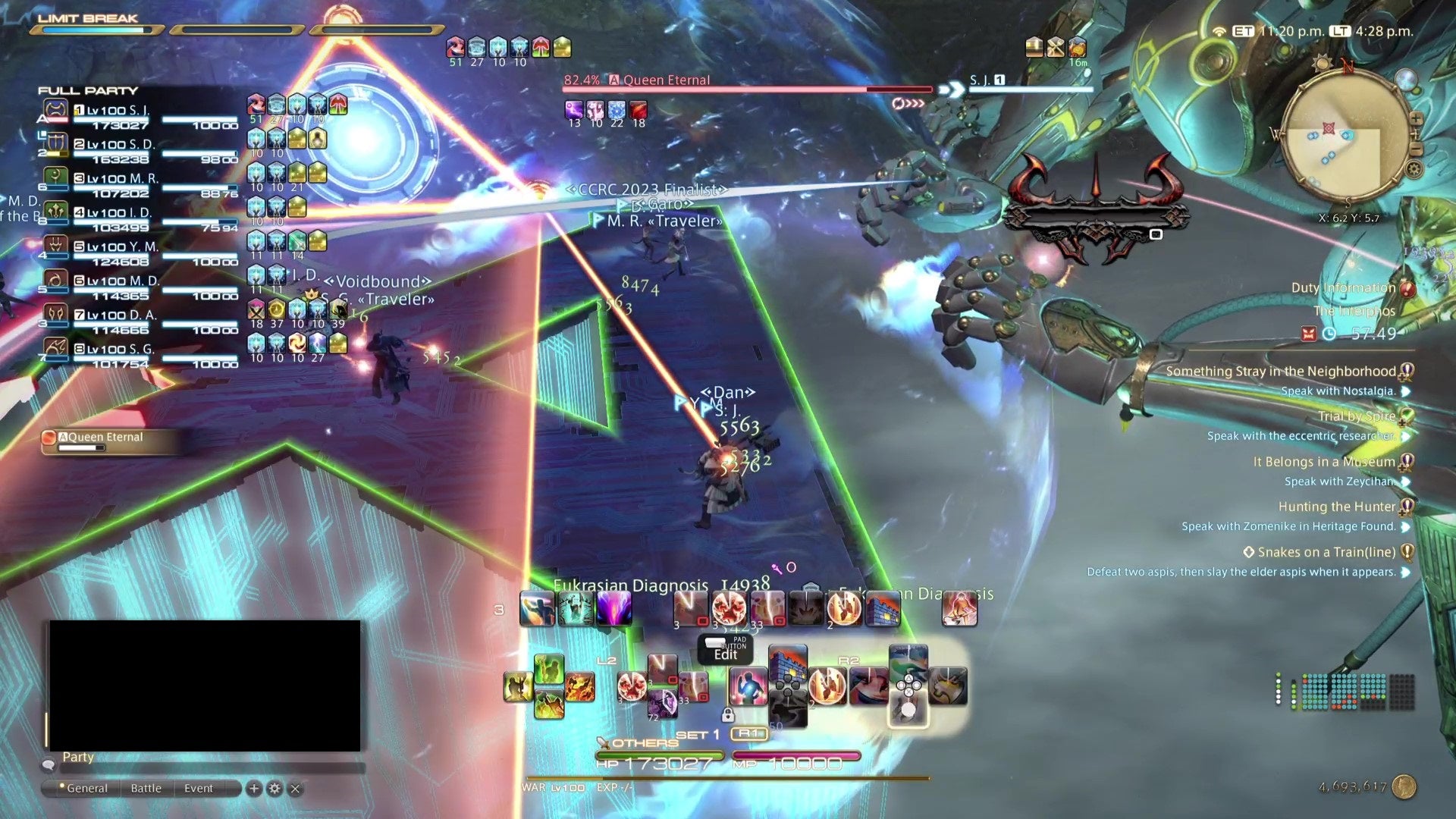Screen dimensions: 1456x819
Task: Switch to the Battle chat tab
Action: [x=146, y=788]
